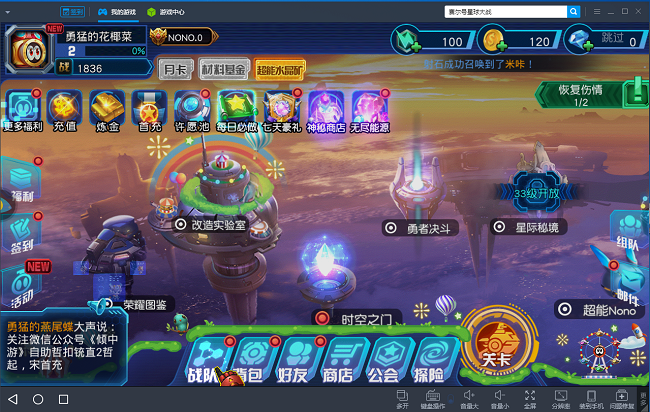The height and width of the screenshot is (412, 650).
Task: Open the 签到 sign-in side button
Action: 21,233
